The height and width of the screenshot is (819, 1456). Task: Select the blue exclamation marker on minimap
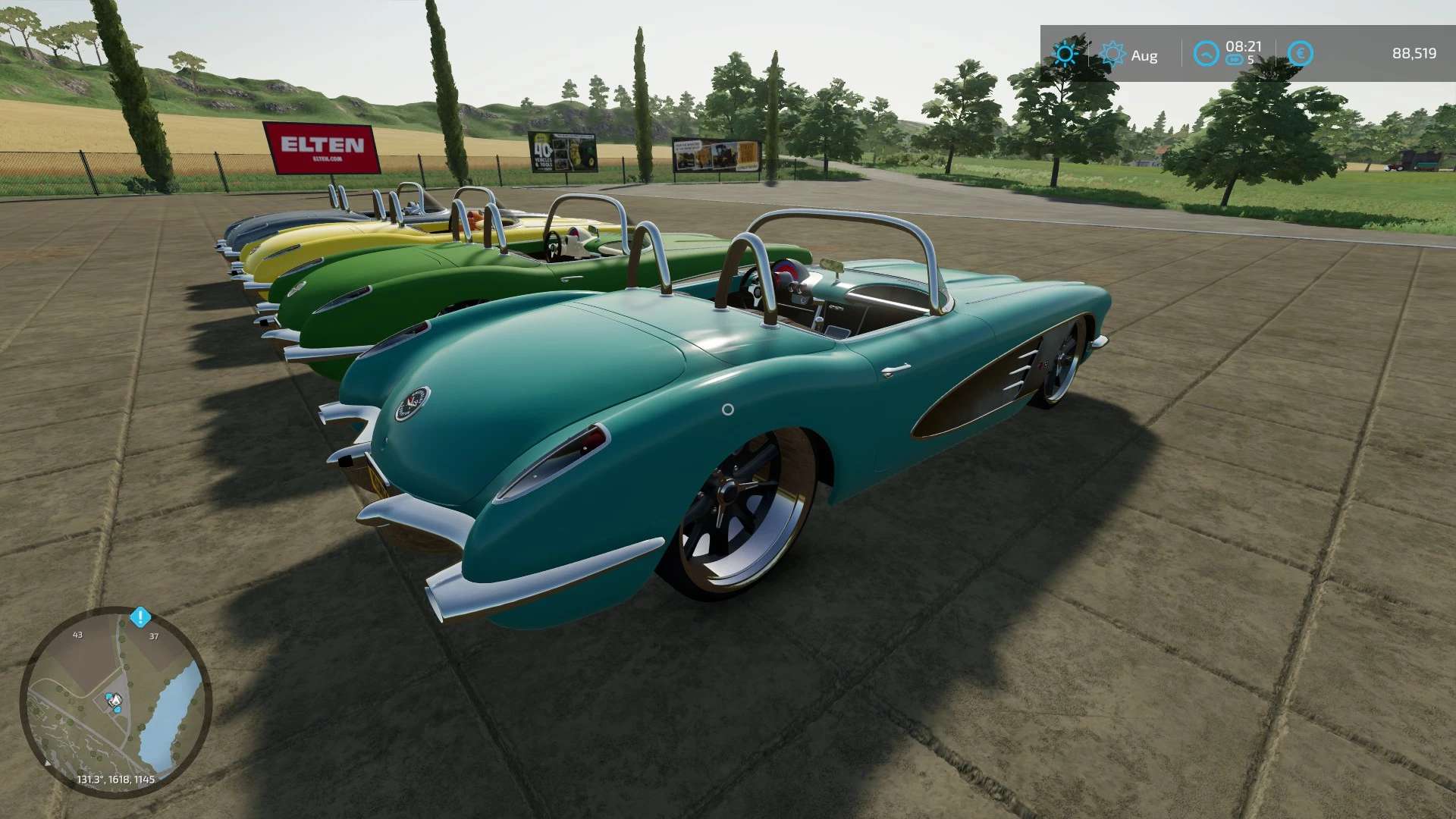140,617
